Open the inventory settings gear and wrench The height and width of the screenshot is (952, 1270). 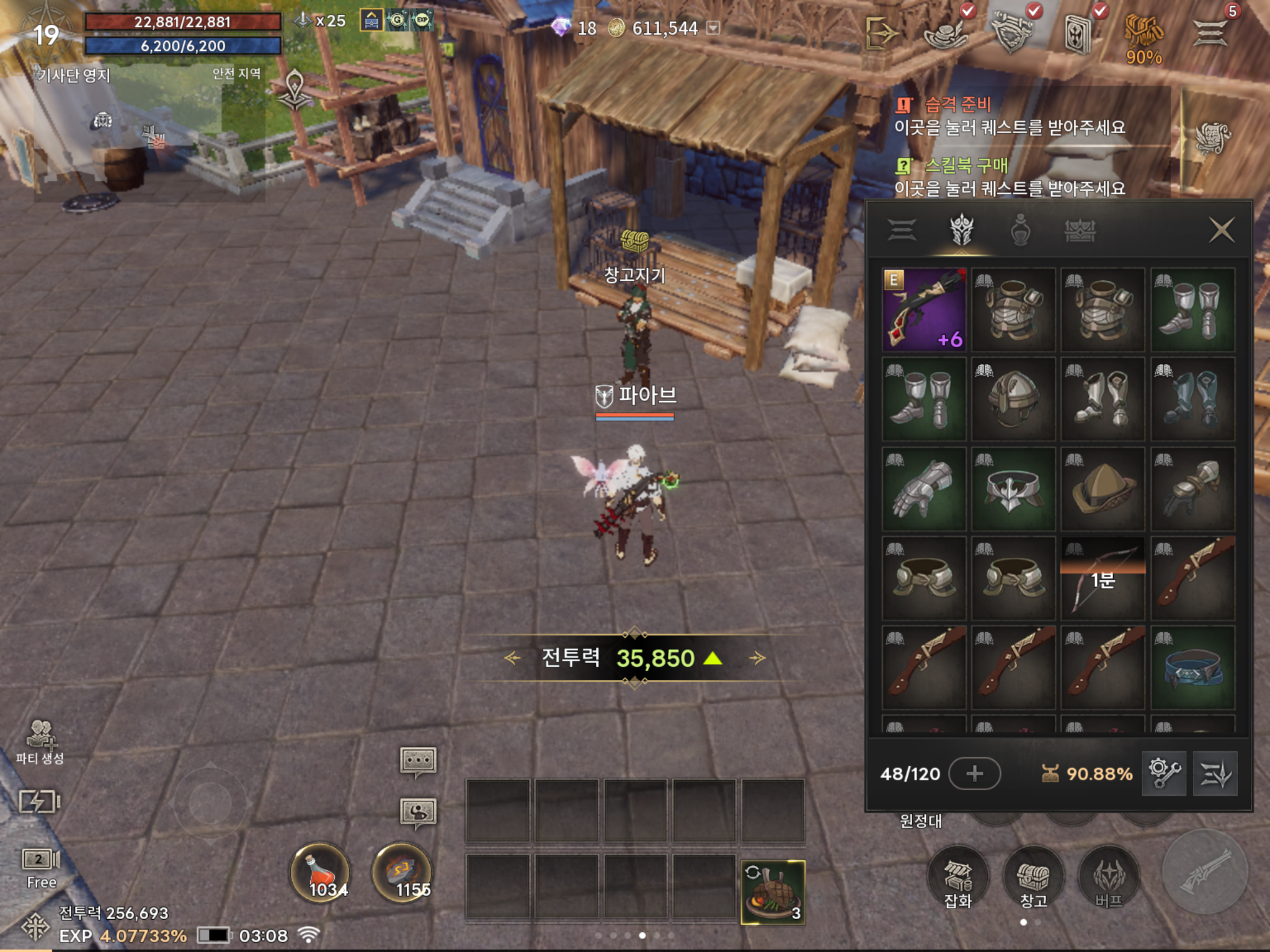(x=1164, y=773)
